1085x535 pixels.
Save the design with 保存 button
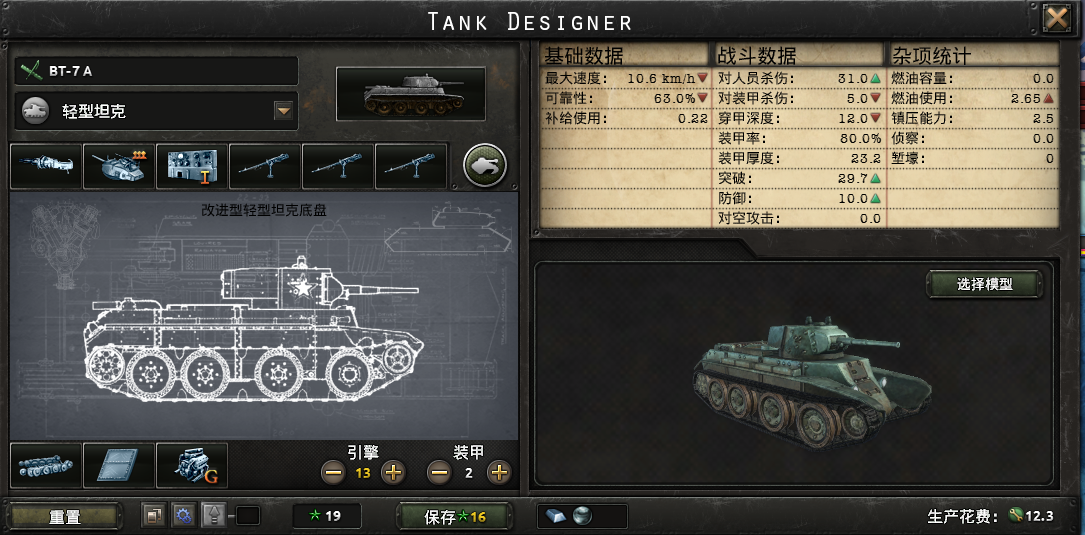455,516
